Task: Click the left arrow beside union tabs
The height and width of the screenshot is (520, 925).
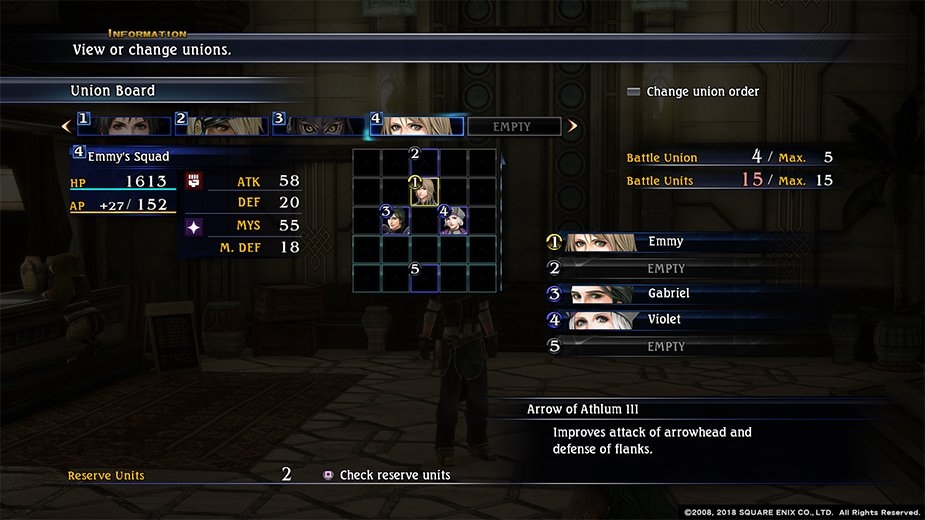Action: [66, 127]
